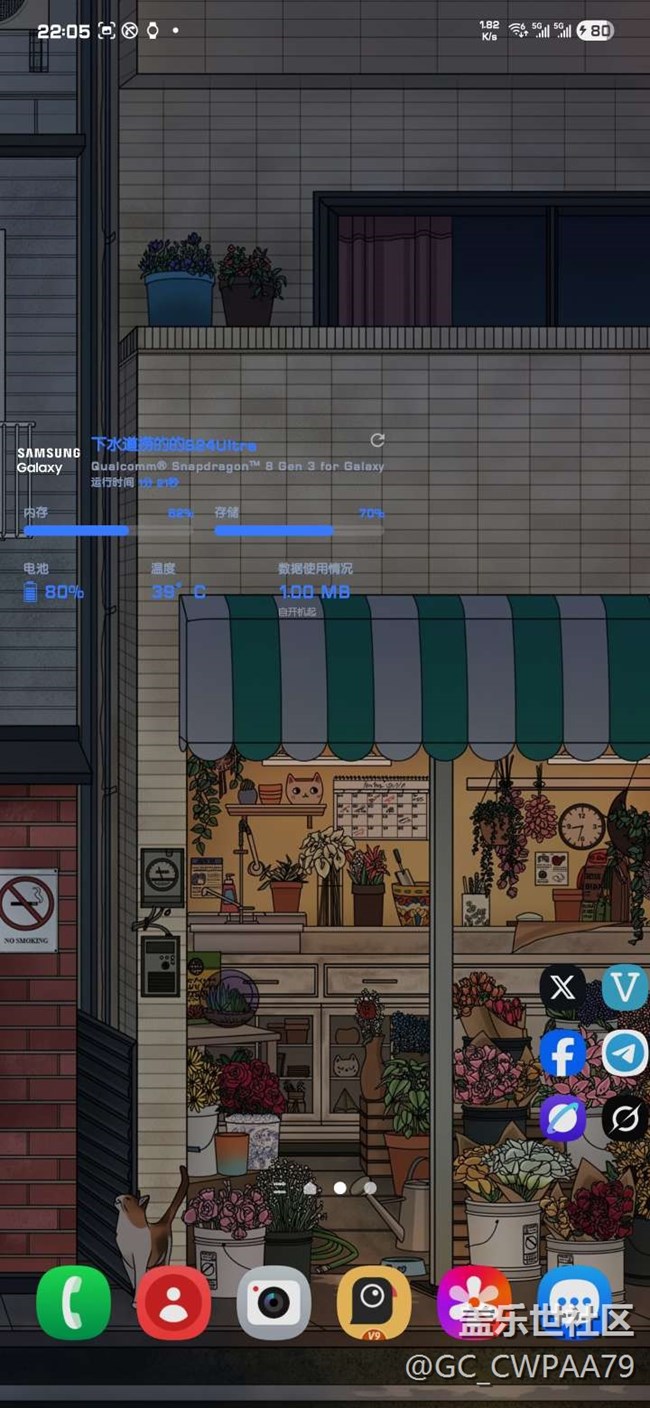The height and width of the screenshot is (1408, 650).
Task: Launch the Camera app
Action: [x=273, y=1302]
